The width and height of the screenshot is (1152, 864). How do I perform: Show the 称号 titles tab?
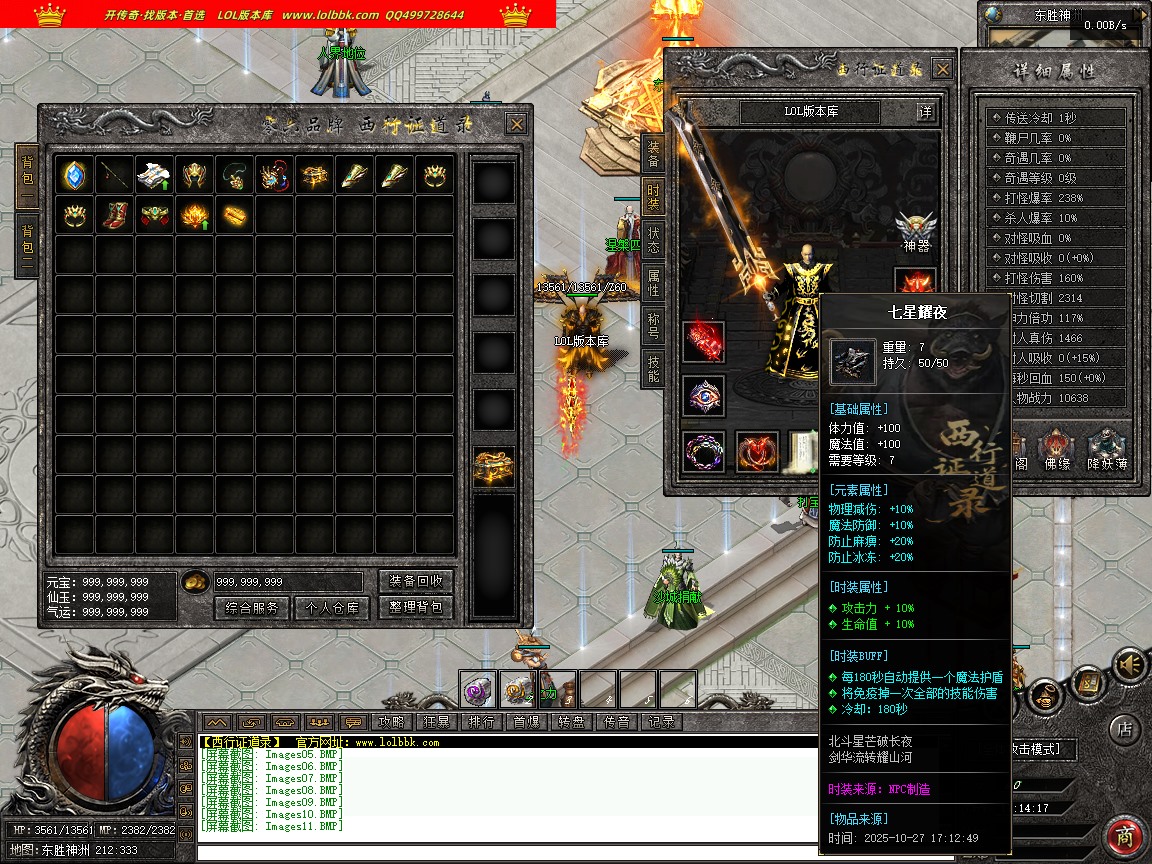coord(653,326)
